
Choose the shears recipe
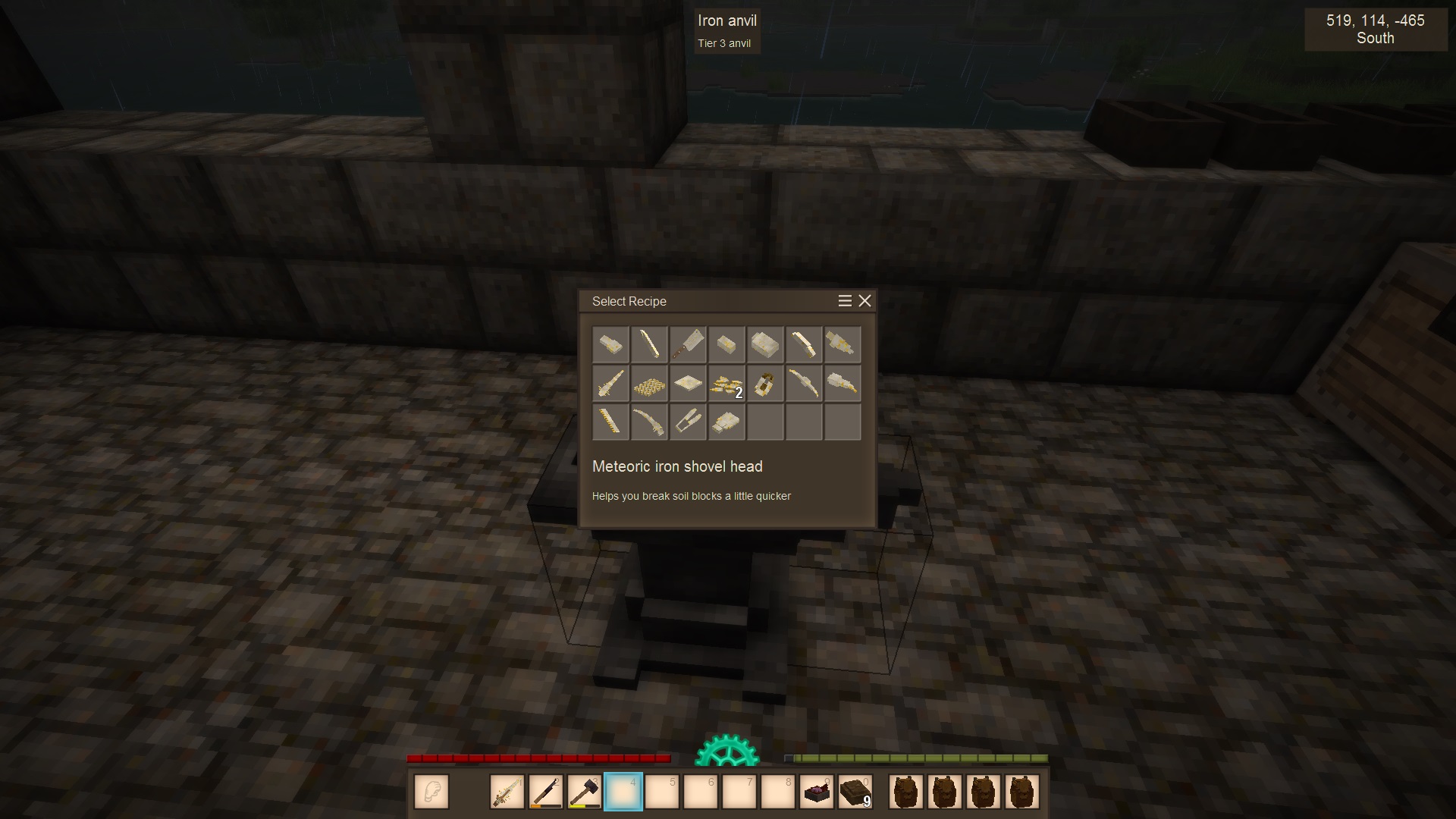[x=688, y=422]
